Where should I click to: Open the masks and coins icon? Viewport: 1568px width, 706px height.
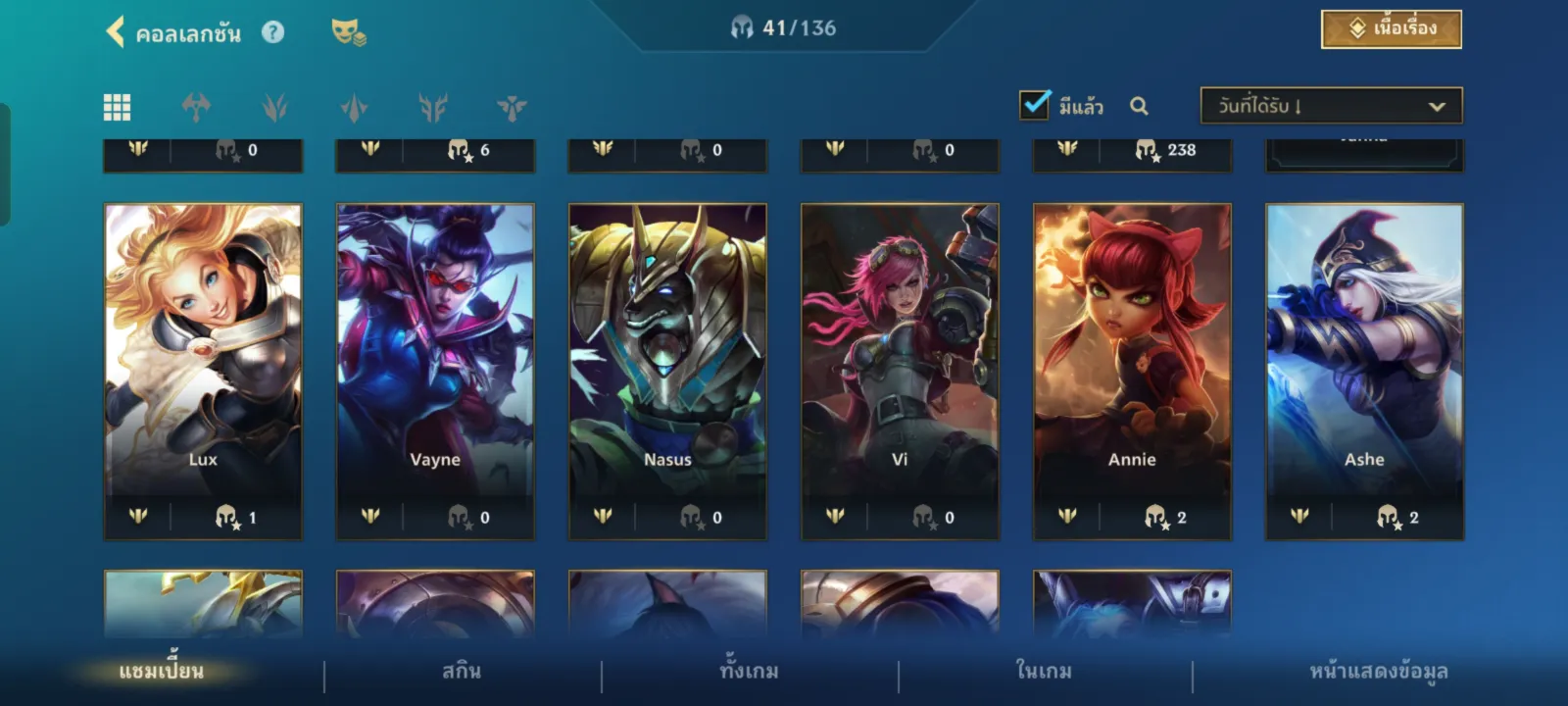point(348,32)
